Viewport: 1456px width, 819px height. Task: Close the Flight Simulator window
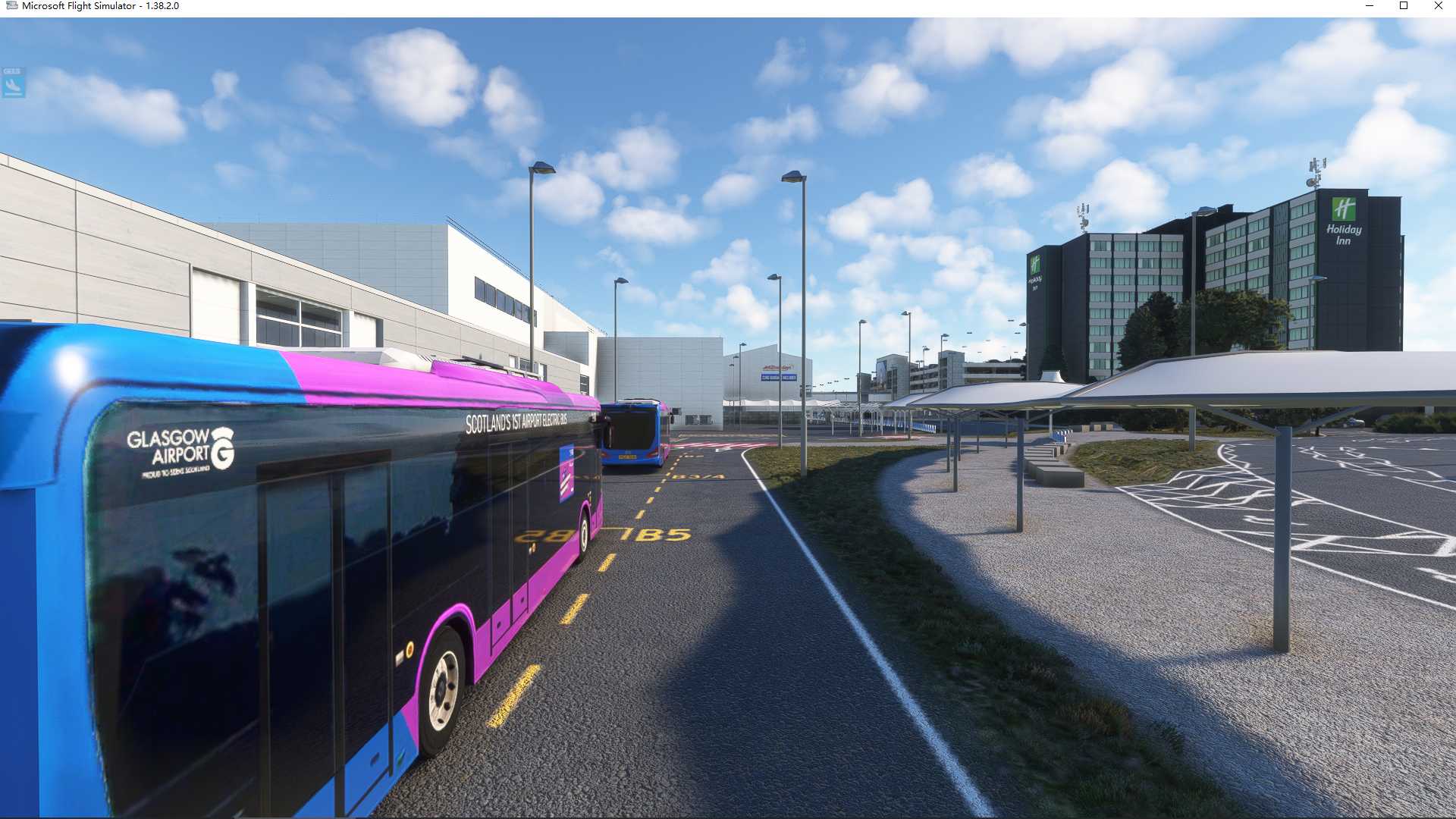1438,6
